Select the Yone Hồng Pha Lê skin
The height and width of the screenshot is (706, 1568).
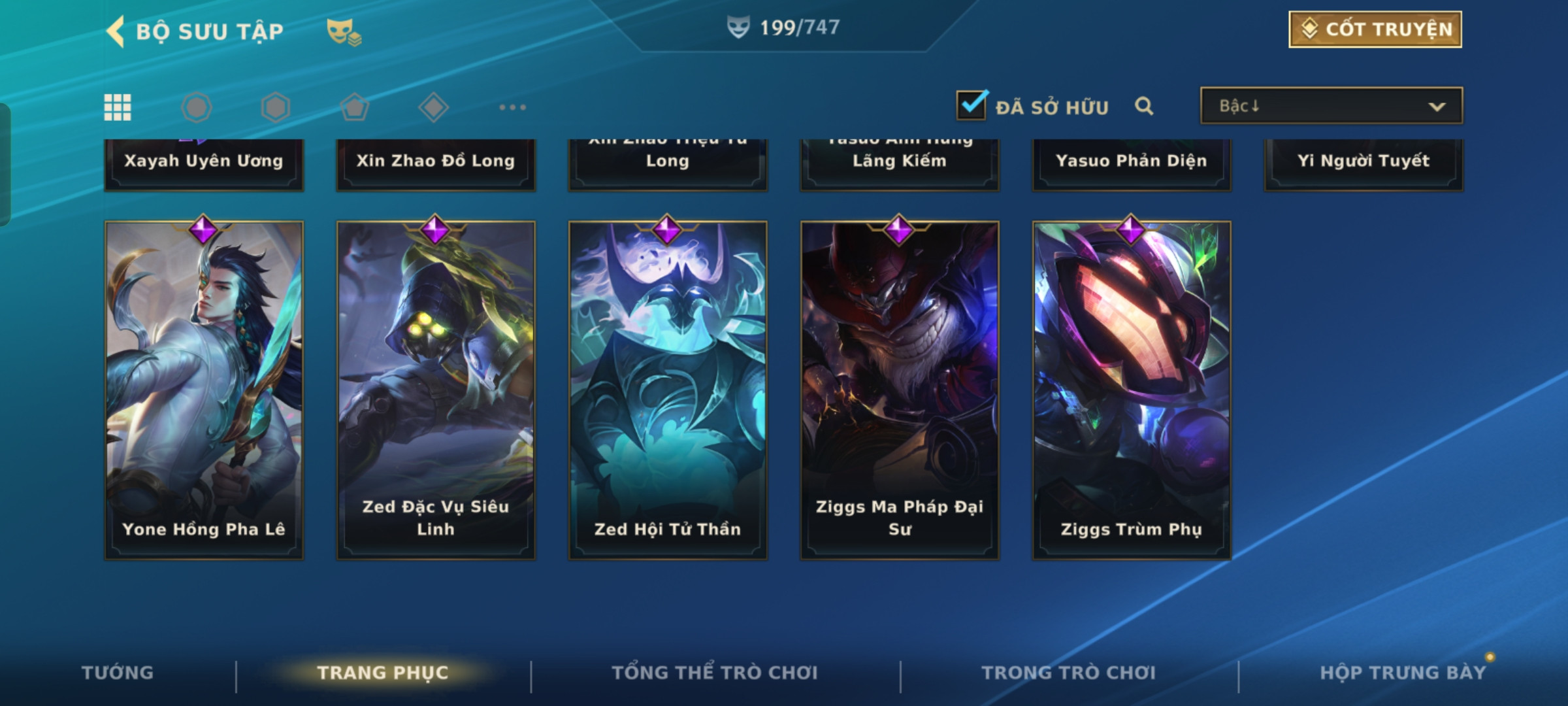click(x=204, y=390)
